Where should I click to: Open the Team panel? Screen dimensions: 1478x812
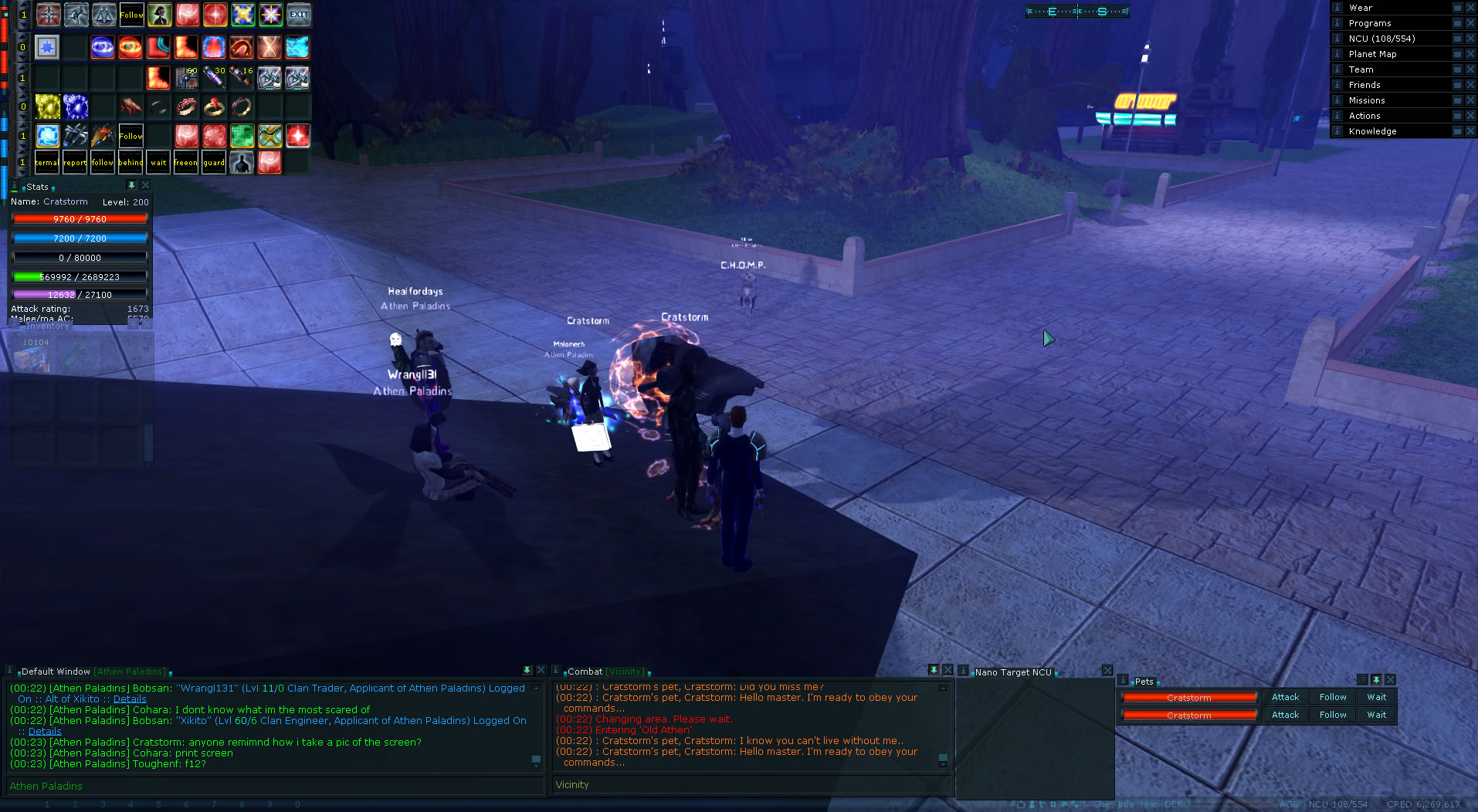[x=1361, y=69]
